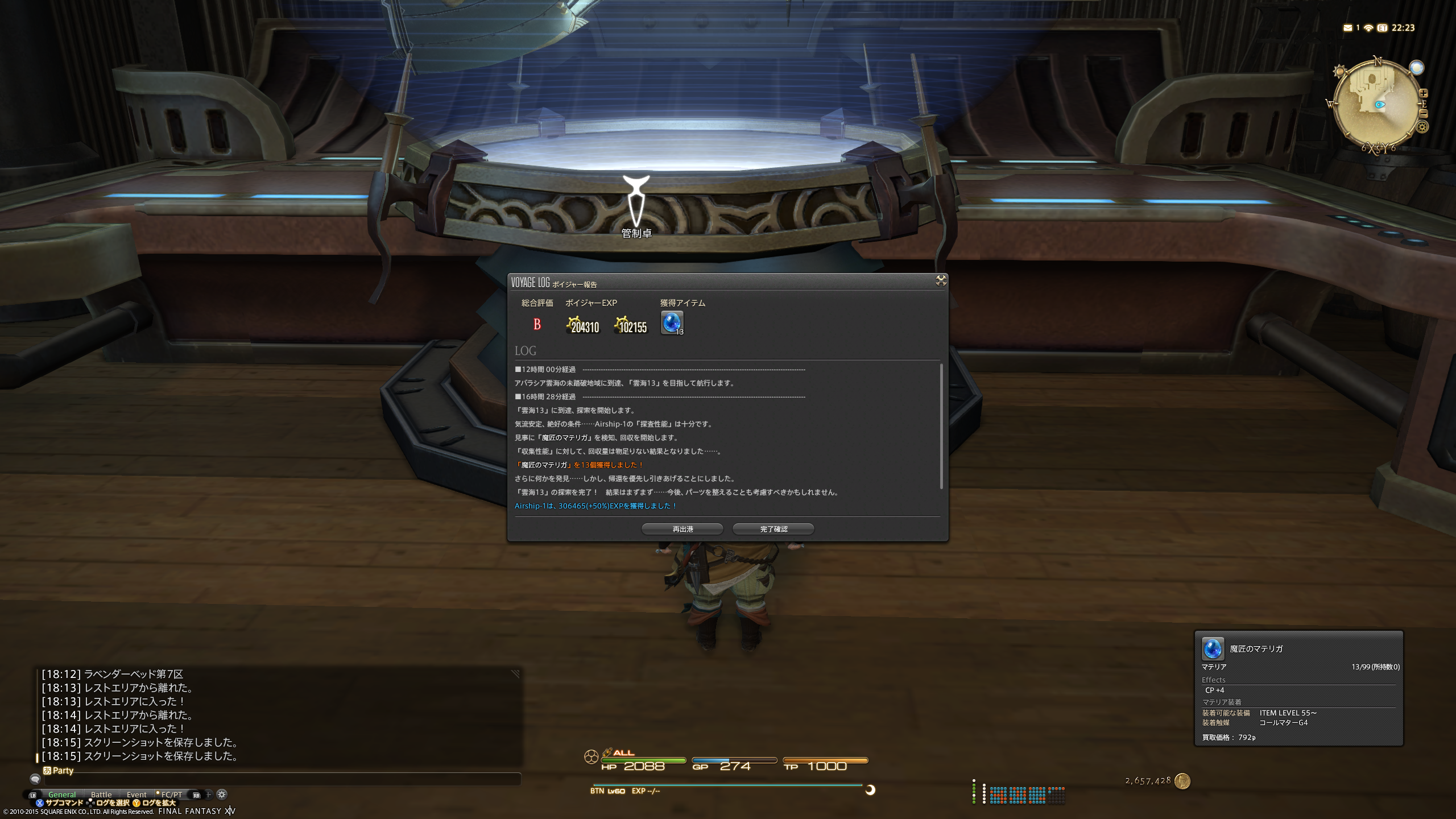Zoom in on the minimap
1456x819 pixels.
[1423, 93]
